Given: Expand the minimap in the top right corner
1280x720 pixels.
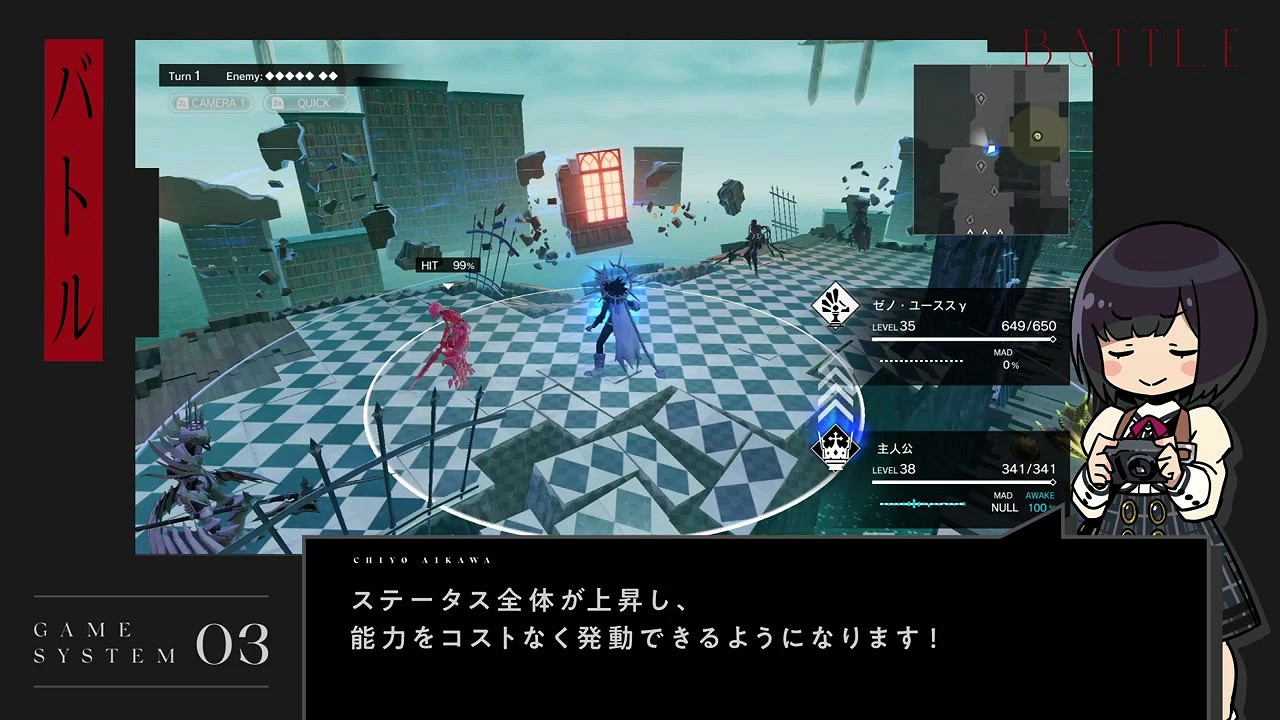Looking at the screenshot, I should 993,150.
